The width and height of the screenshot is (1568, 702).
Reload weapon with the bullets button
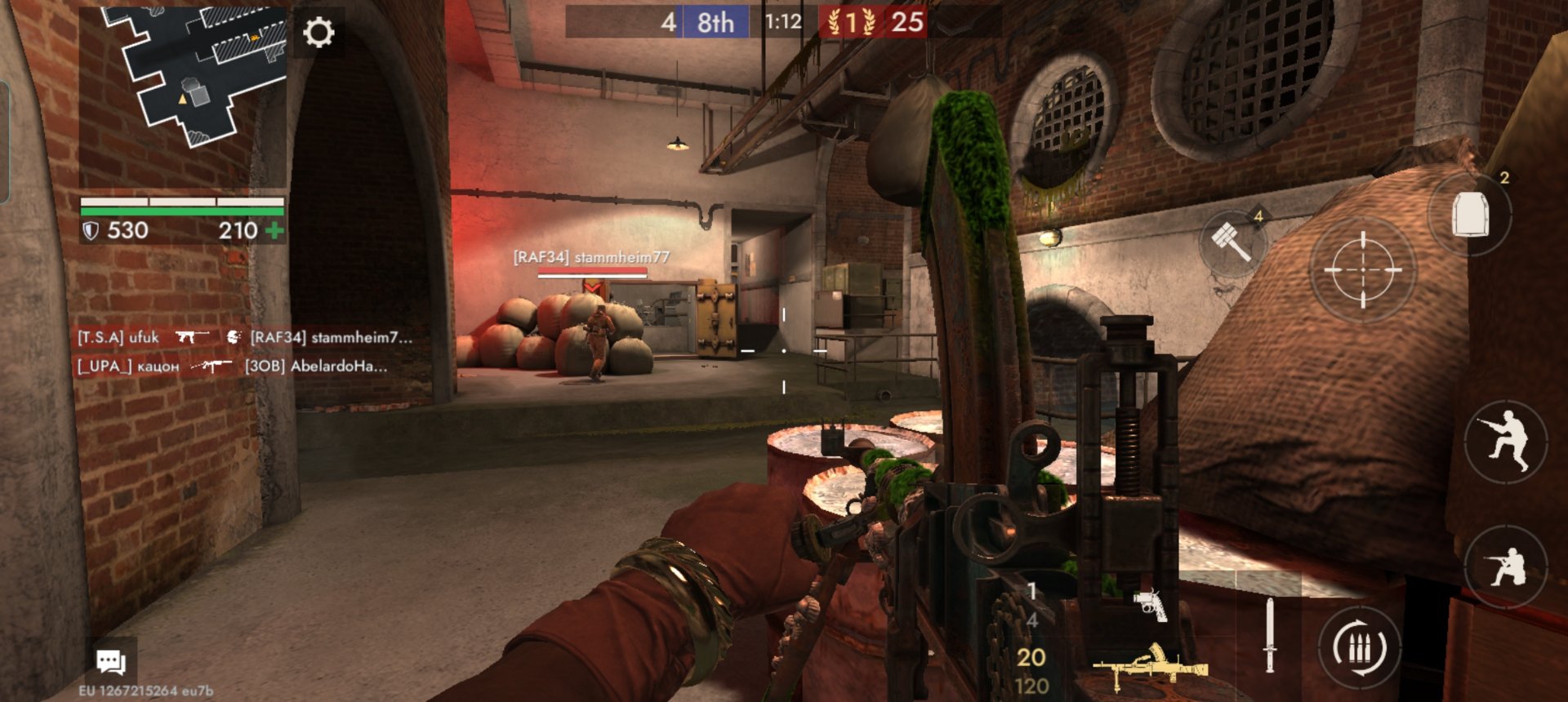1359,649
